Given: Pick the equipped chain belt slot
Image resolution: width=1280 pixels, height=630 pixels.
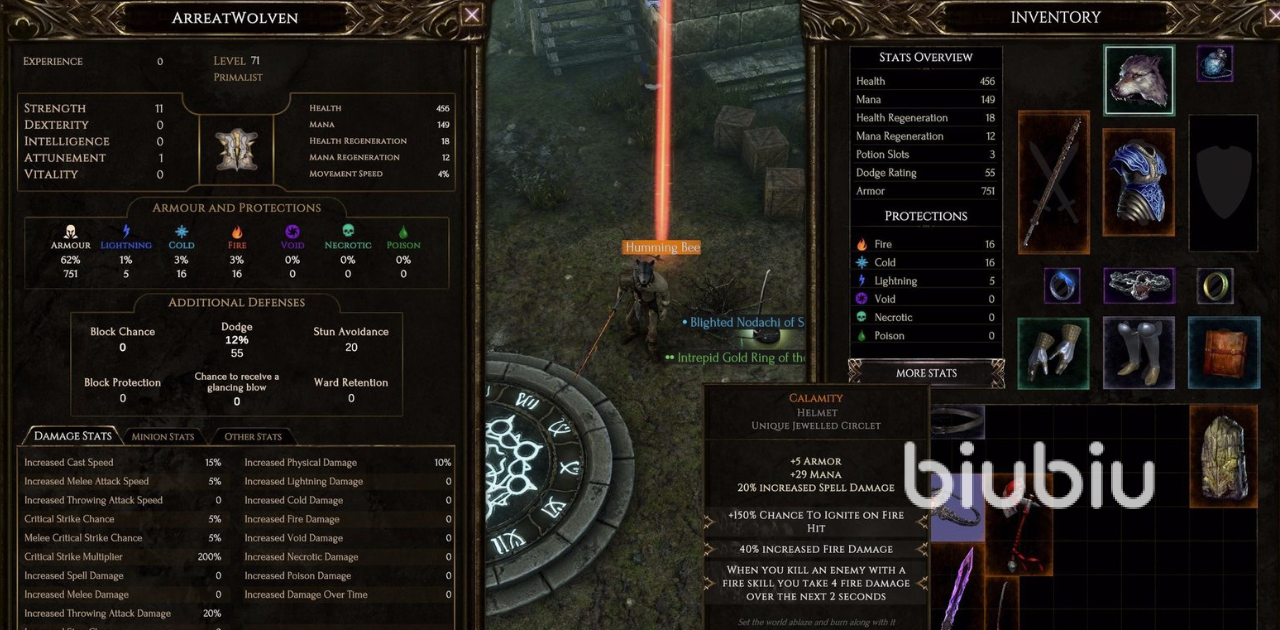Looking at the screenshot, I should 1138,286.
